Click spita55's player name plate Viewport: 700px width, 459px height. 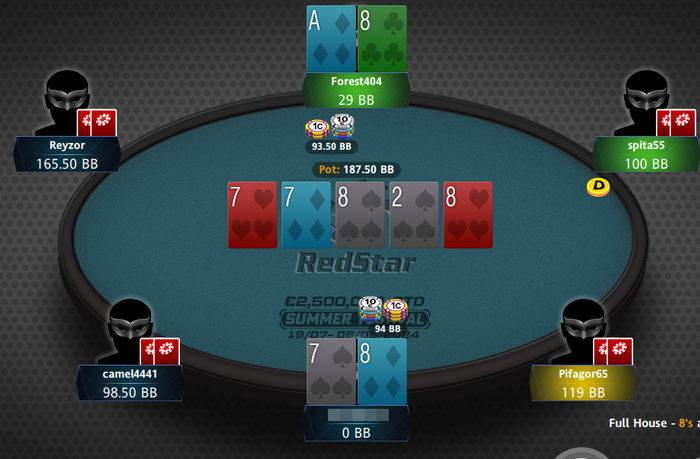644,153
